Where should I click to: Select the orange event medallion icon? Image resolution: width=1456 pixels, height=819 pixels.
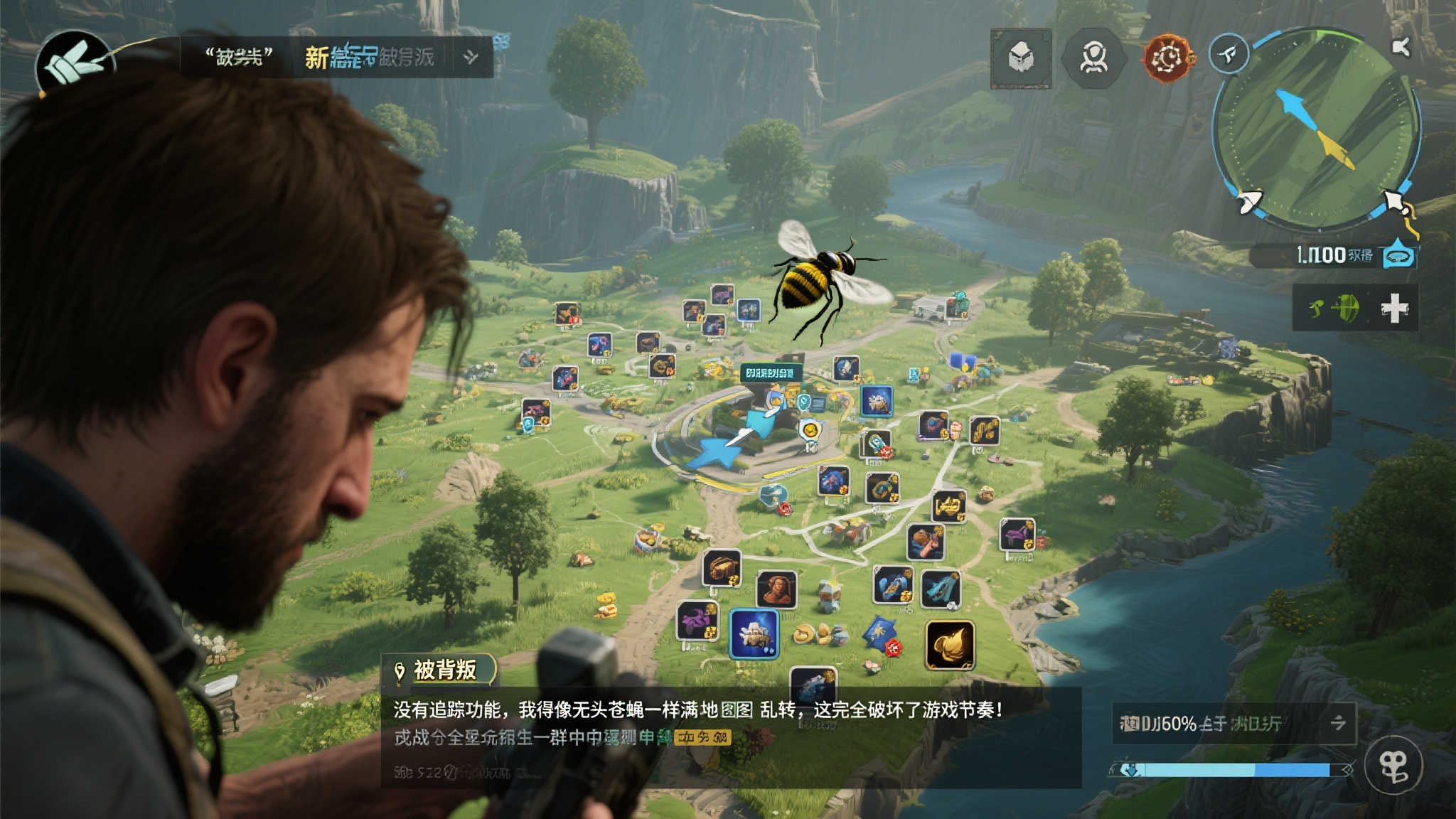[x=1168, y=59]
